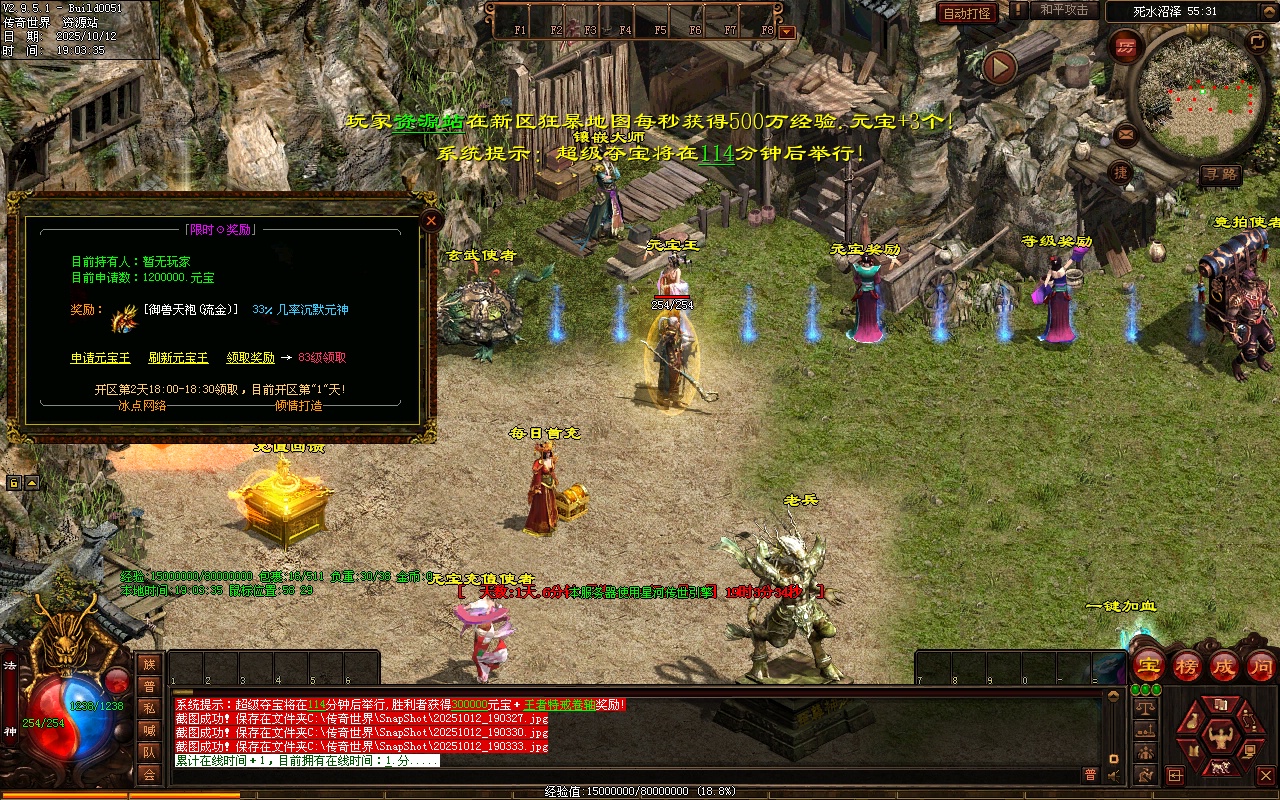Click the 申请元宝王 link

[x=97, y=358]
